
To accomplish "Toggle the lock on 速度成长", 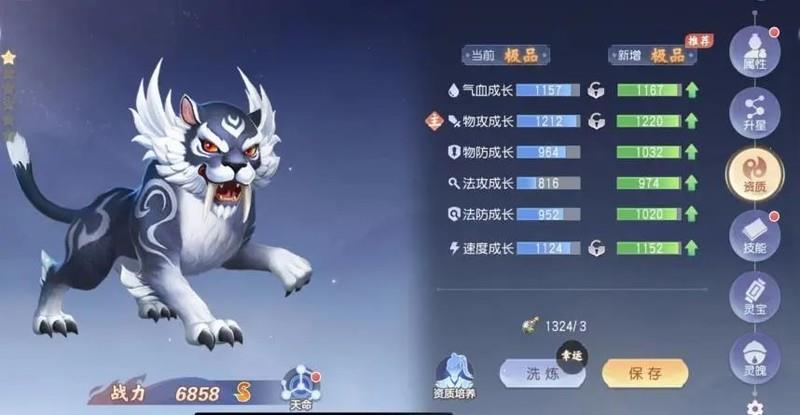I will [x=597, y=247].
